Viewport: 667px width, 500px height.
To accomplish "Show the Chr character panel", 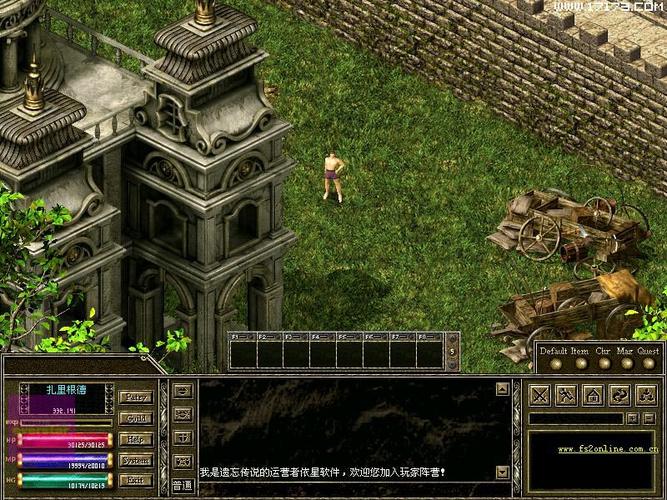I will tap(603, 363).
